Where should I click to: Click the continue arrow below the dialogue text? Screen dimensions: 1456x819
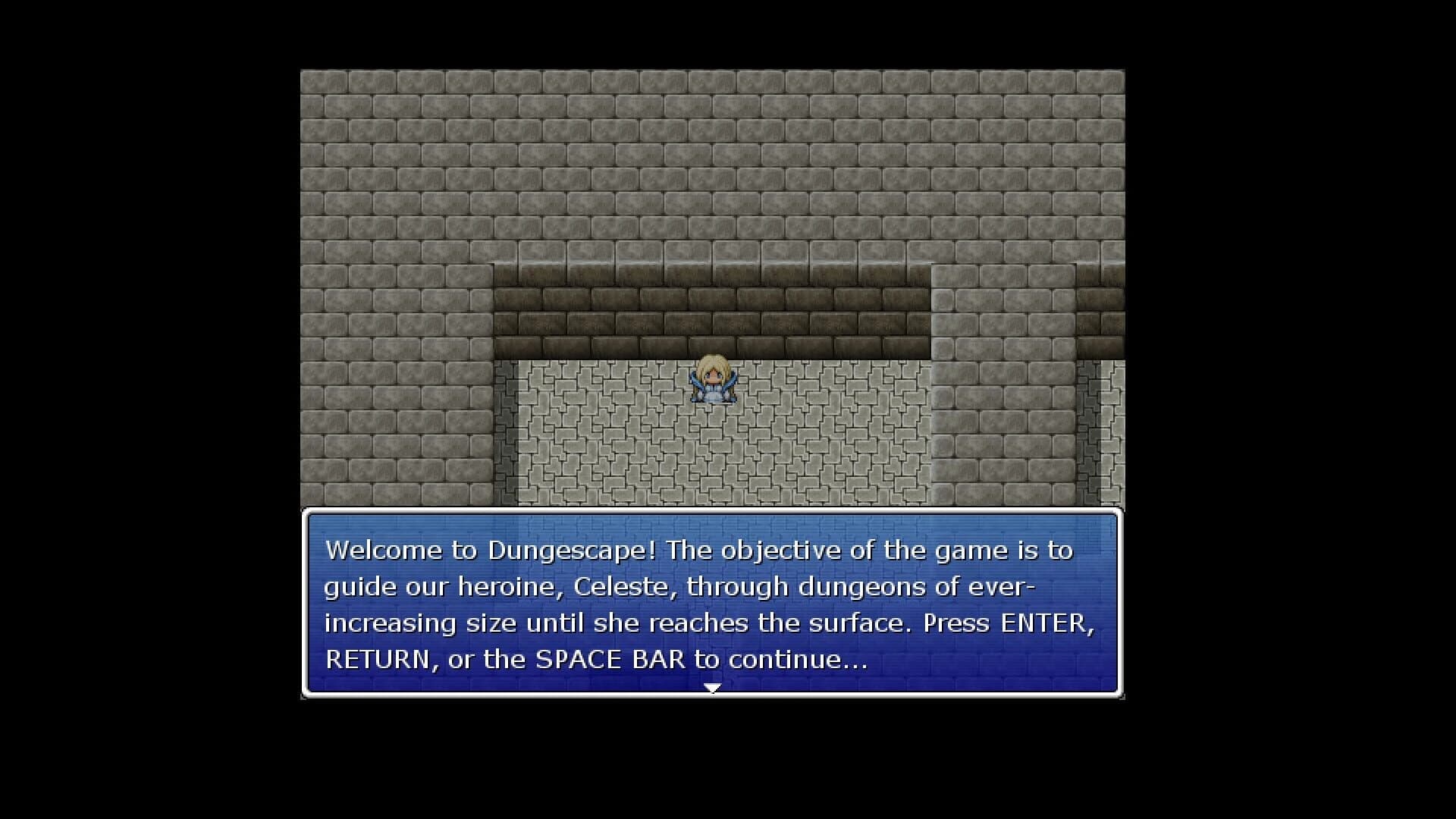click(x=711, y=687)
